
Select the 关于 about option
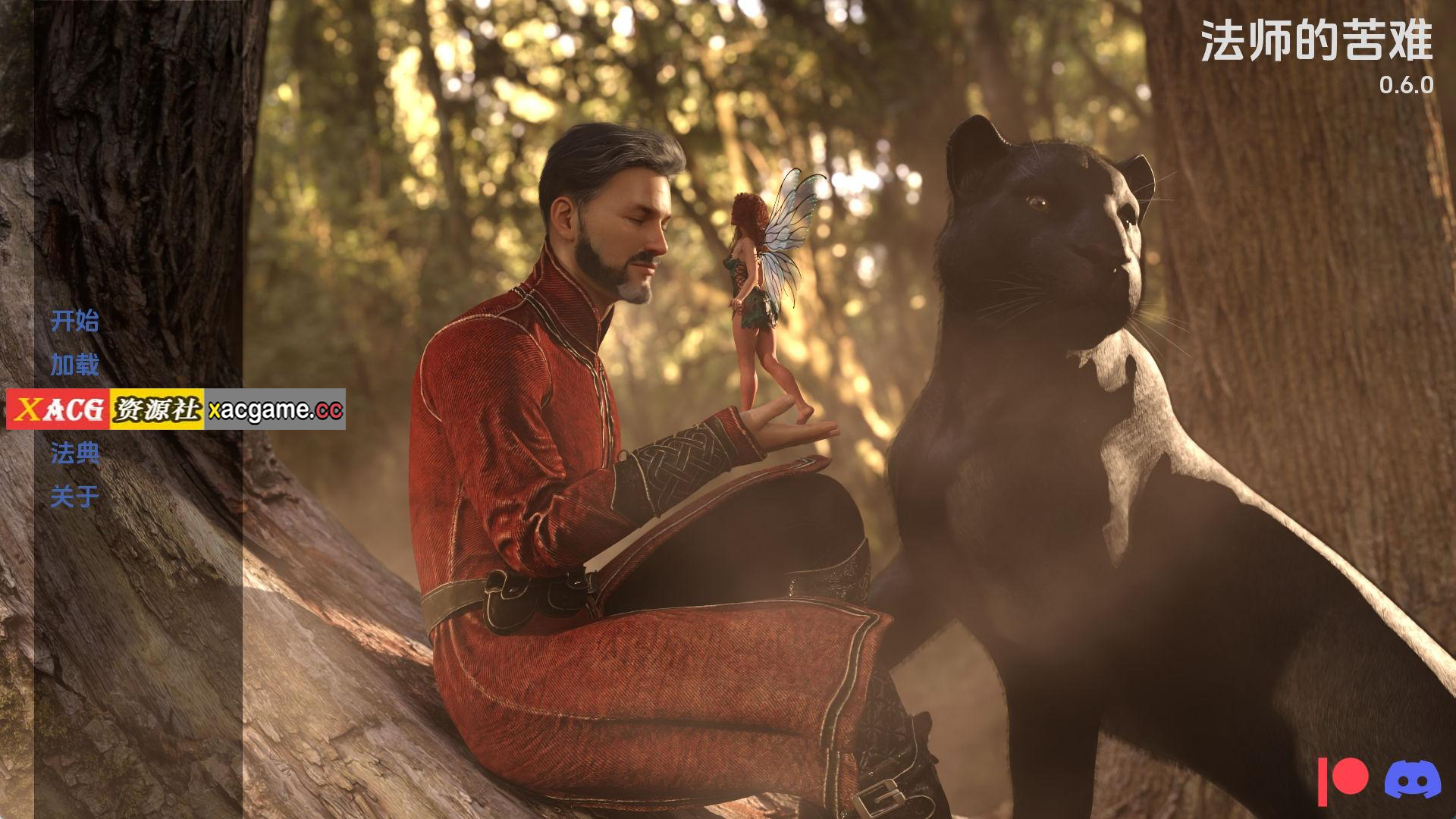(x=74, y=497)
